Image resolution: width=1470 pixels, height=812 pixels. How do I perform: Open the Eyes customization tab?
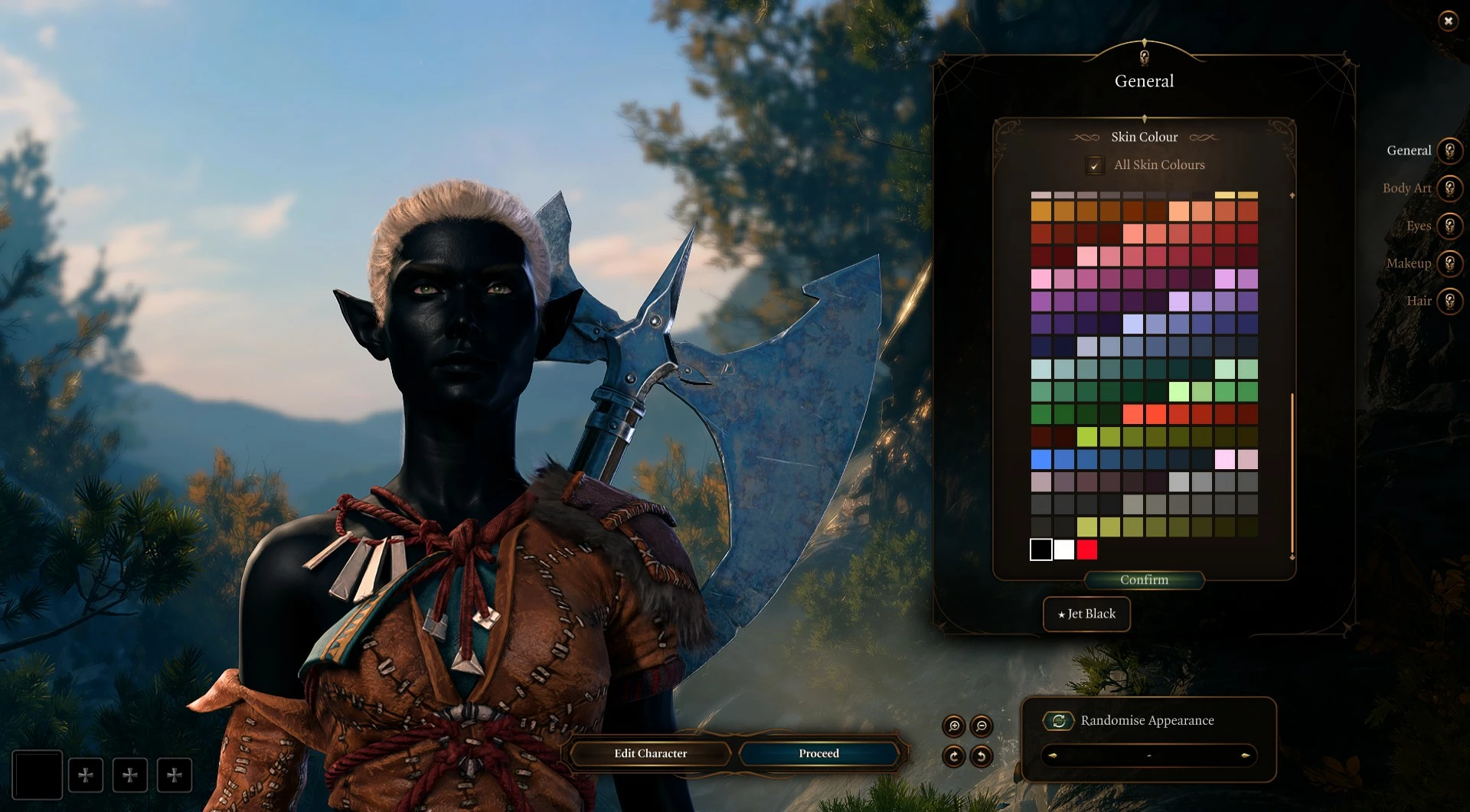coord(1449,226)
